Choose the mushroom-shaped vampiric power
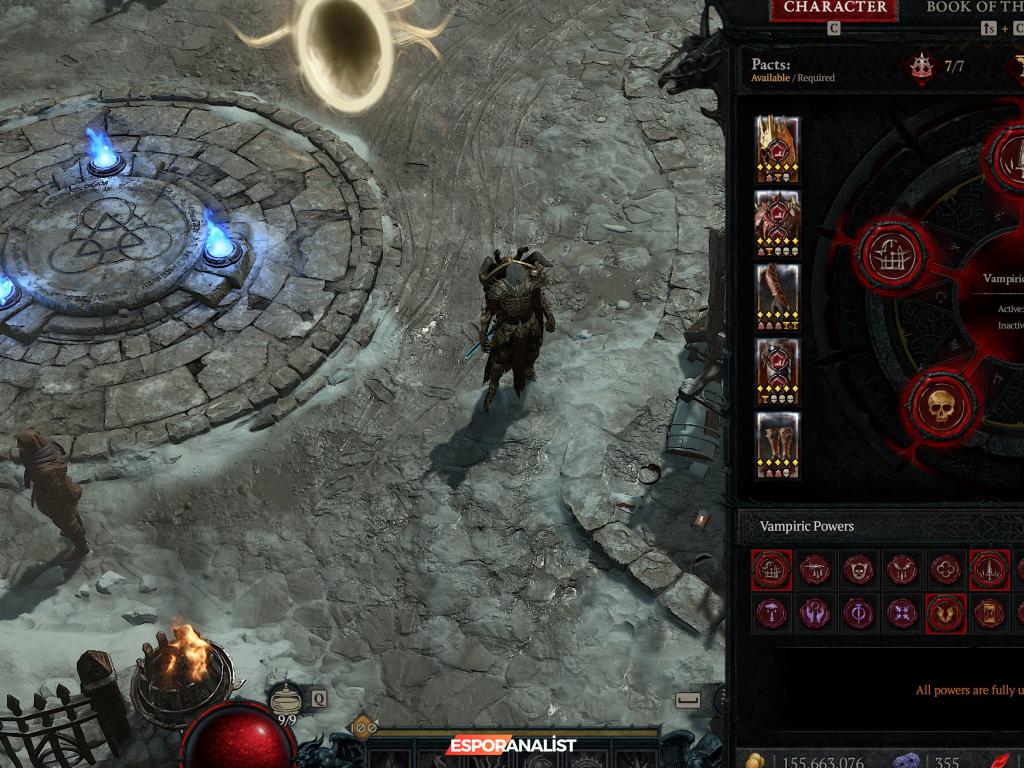The height and width of the screenshot is (768, 1024). (x=772, y=613)
